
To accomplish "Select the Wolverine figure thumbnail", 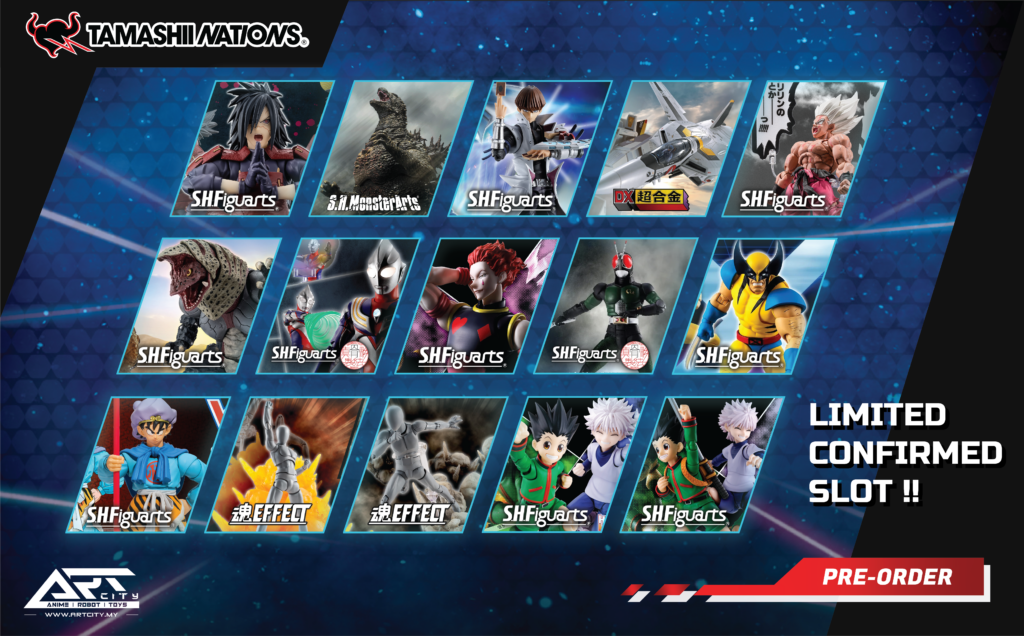I will [x=754, y=306].
